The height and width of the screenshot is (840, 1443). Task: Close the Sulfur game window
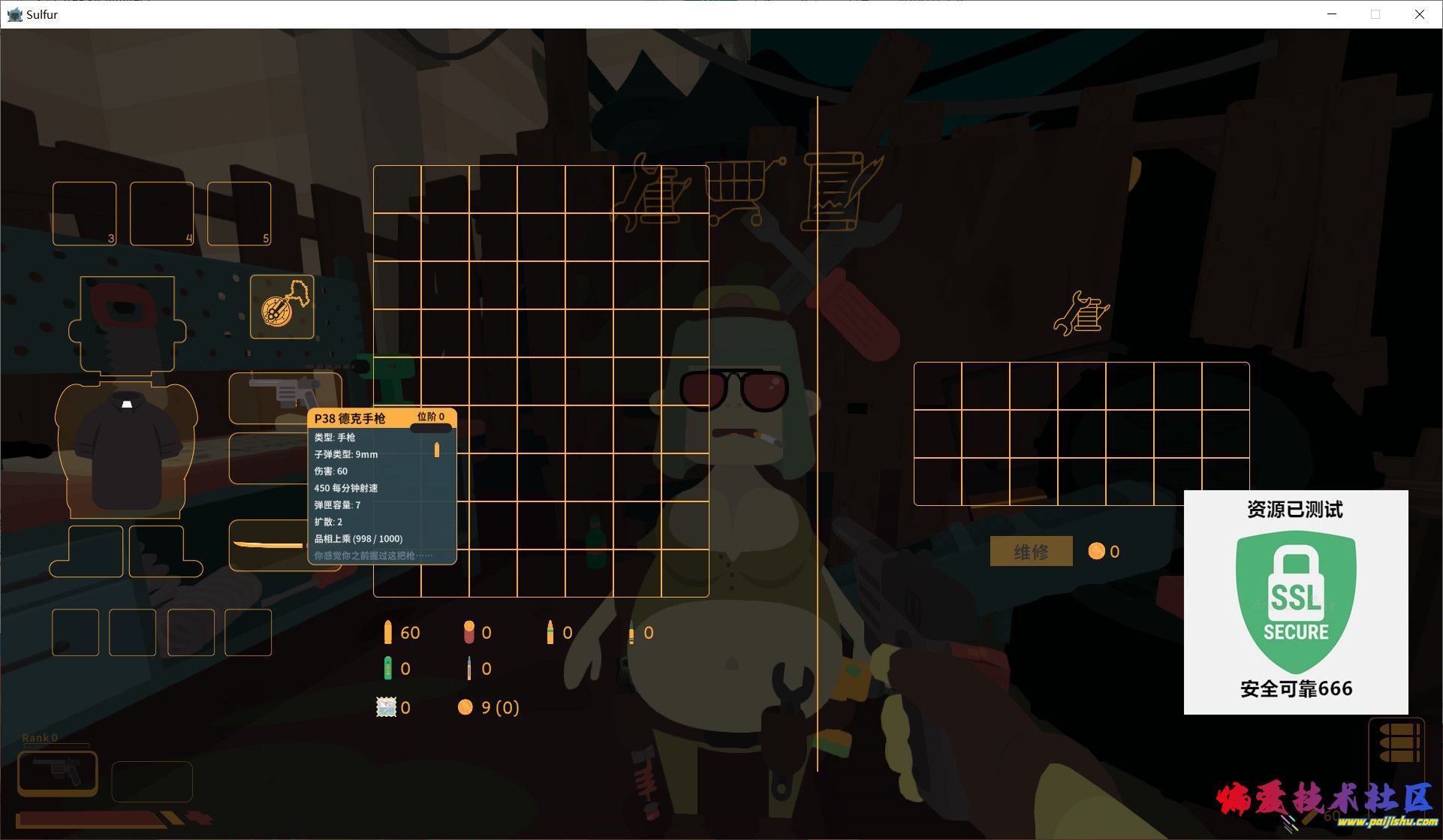tap(1419, 14)
